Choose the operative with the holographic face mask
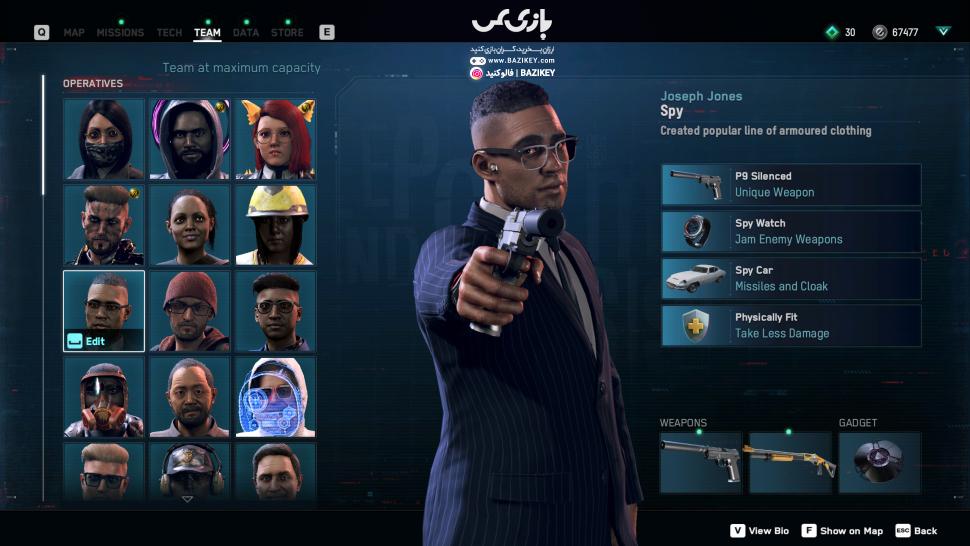Image resolution: width=970 pixels, height=546 pixels. pyautogui.click(x=275, y=397)
